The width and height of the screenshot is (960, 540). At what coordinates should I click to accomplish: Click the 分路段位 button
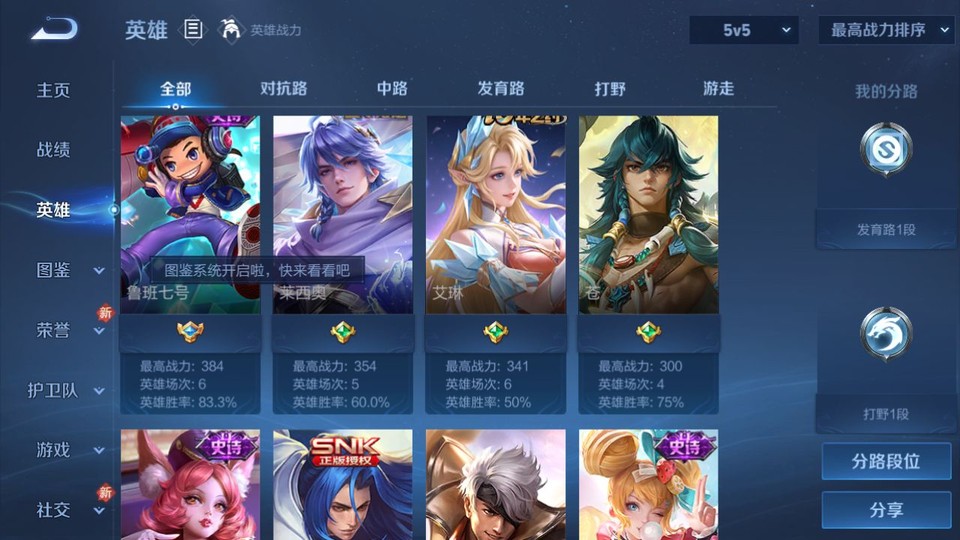tap(886, 462)
